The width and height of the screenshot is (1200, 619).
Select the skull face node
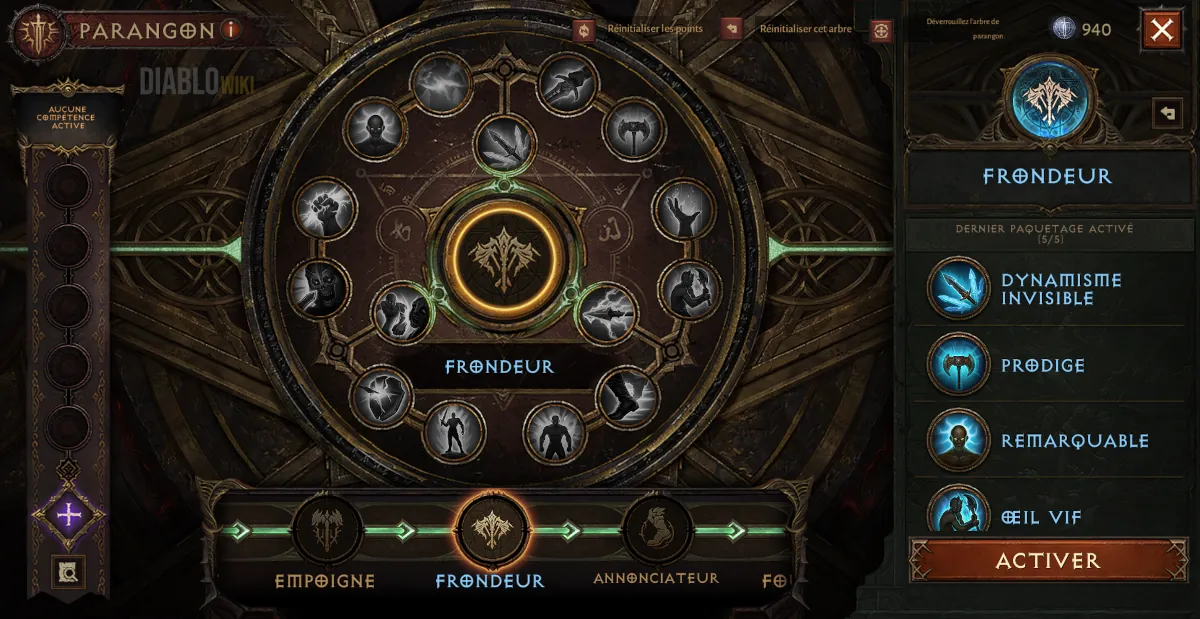[x=319, y=290]
